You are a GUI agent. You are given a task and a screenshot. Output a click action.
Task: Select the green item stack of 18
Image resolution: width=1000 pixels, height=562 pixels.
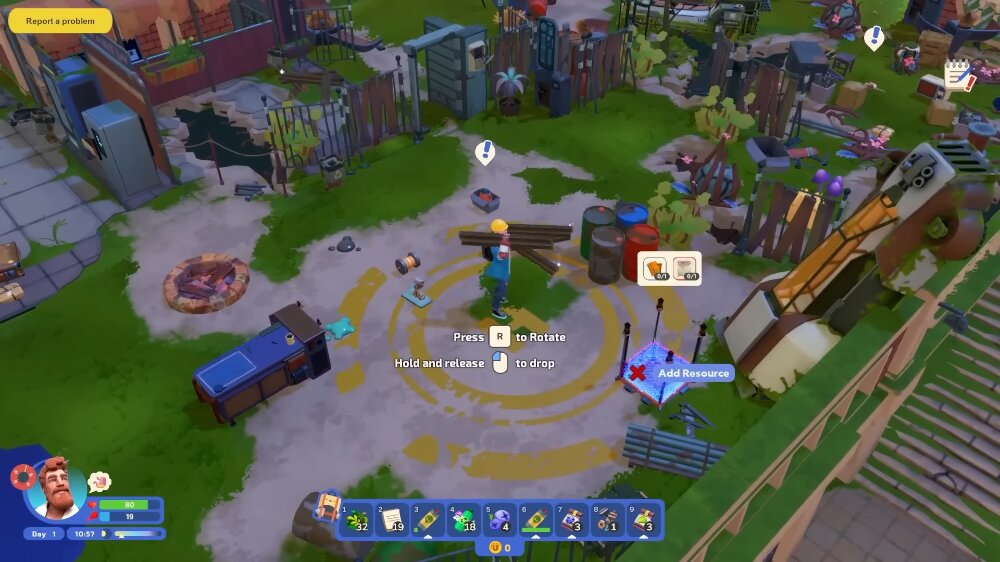(x=463, y=519)
